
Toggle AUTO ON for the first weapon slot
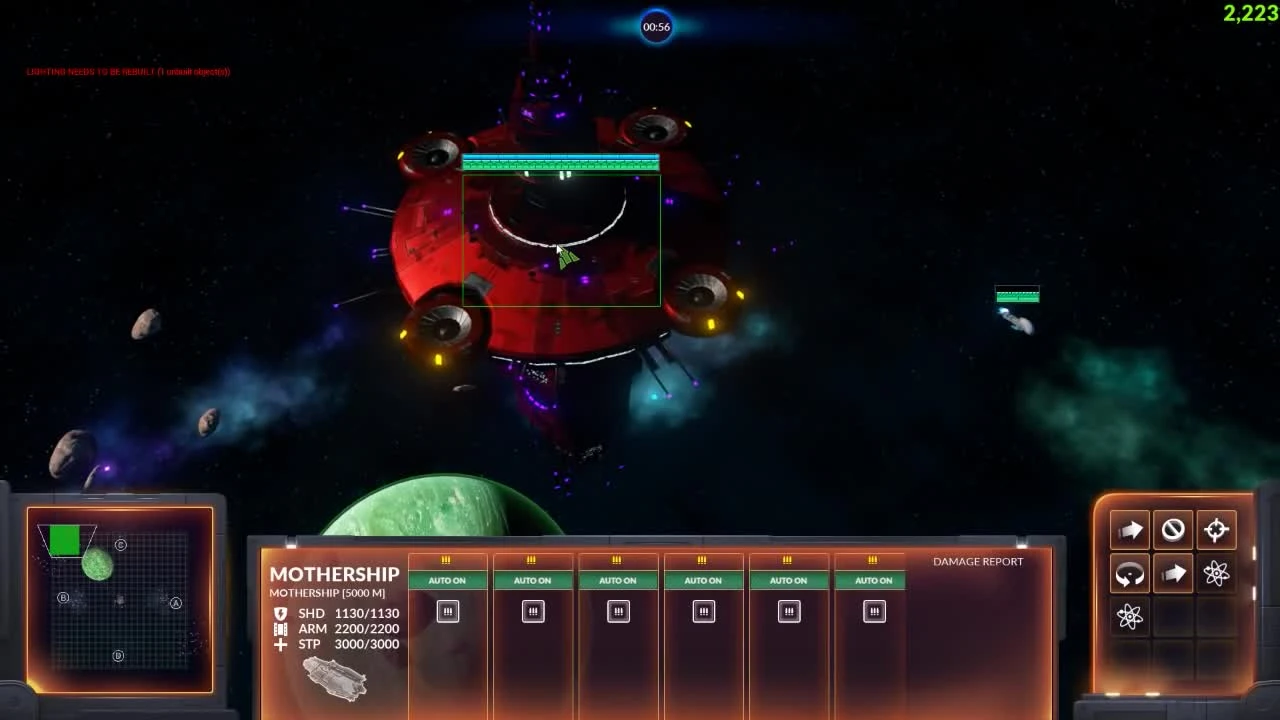tap(447, 580)
